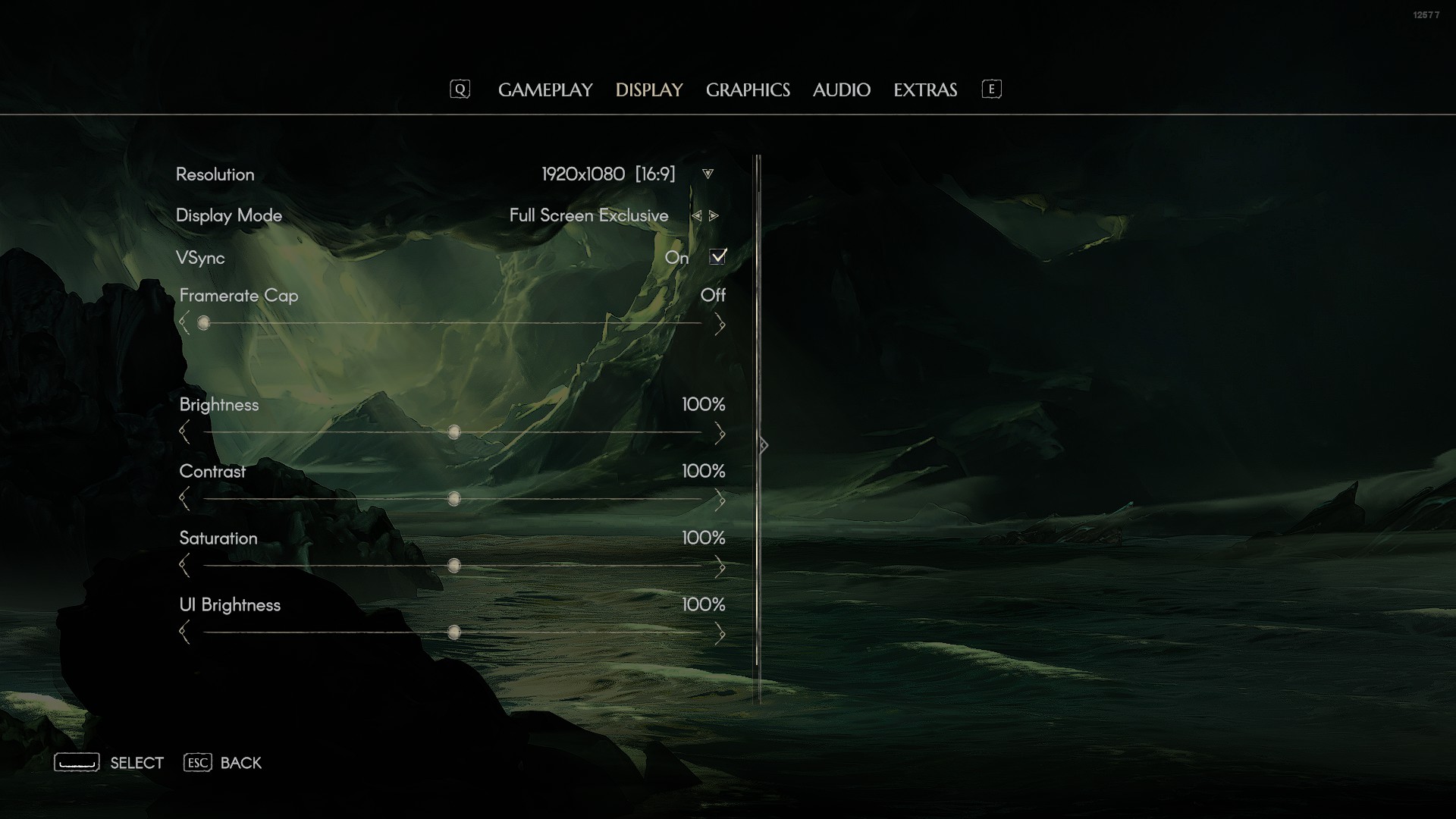
Task: Decrease Brightness with its left arrow
Action: click(x=184, y=433)
